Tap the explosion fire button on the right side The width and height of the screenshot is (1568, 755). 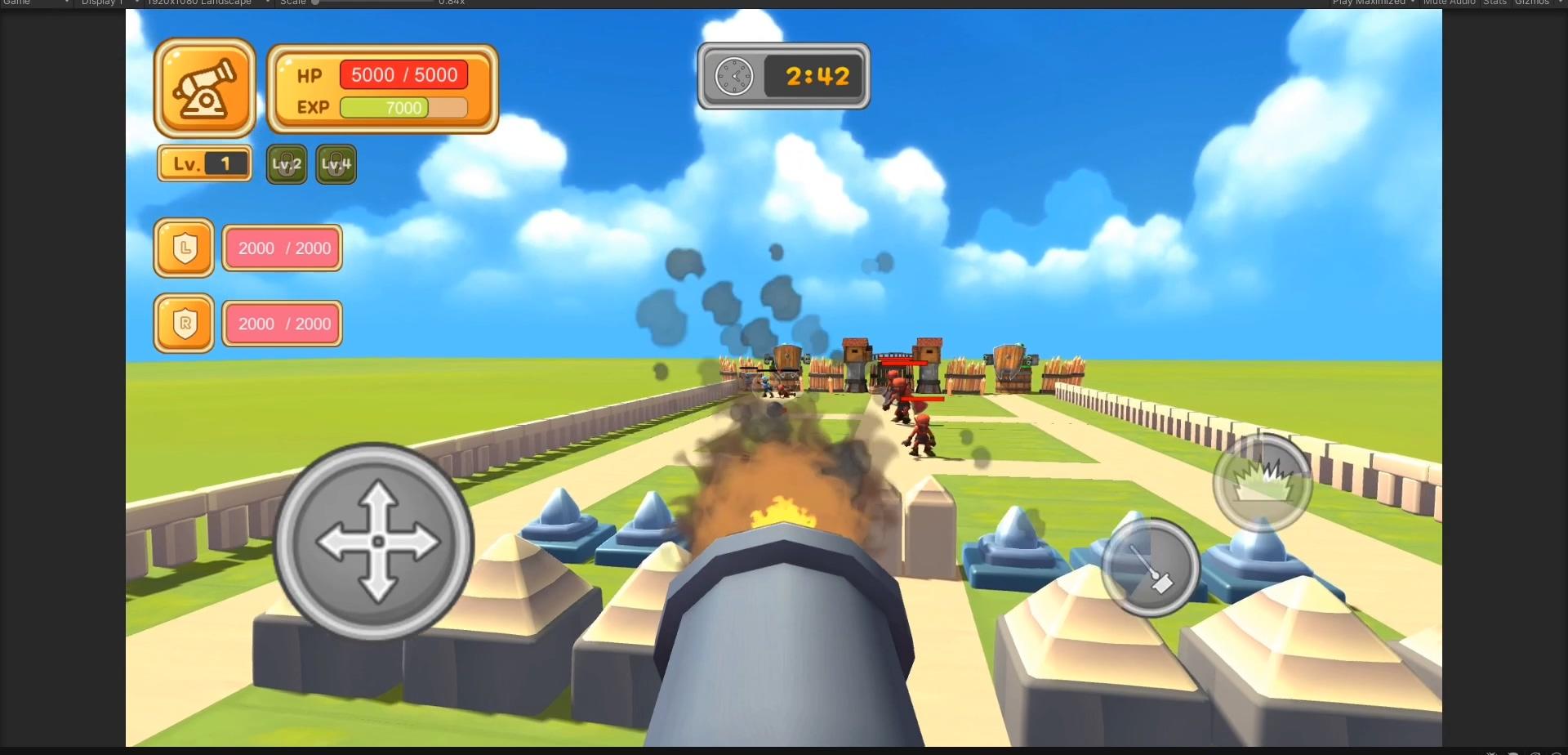(x=1261, y=481)
